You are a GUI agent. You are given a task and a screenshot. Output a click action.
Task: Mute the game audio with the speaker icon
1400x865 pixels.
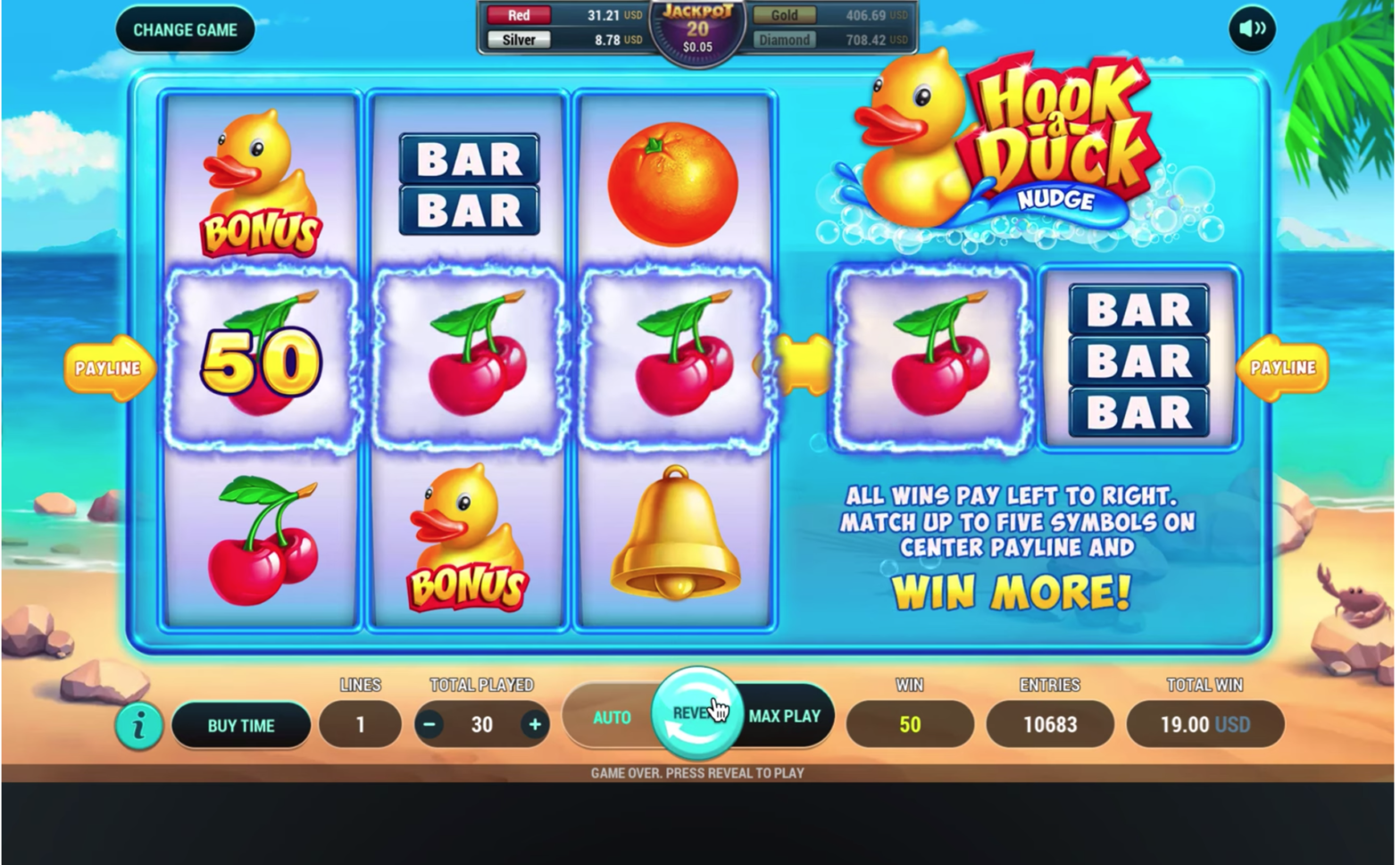[1250, 28]
